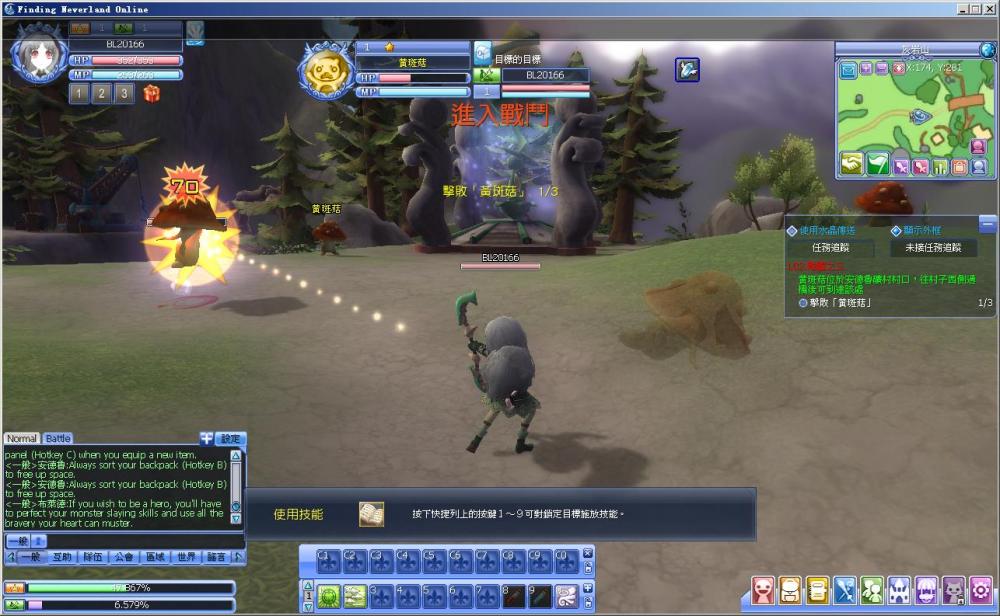Open the mail envelope icon on minimap

tap(848, 69)
